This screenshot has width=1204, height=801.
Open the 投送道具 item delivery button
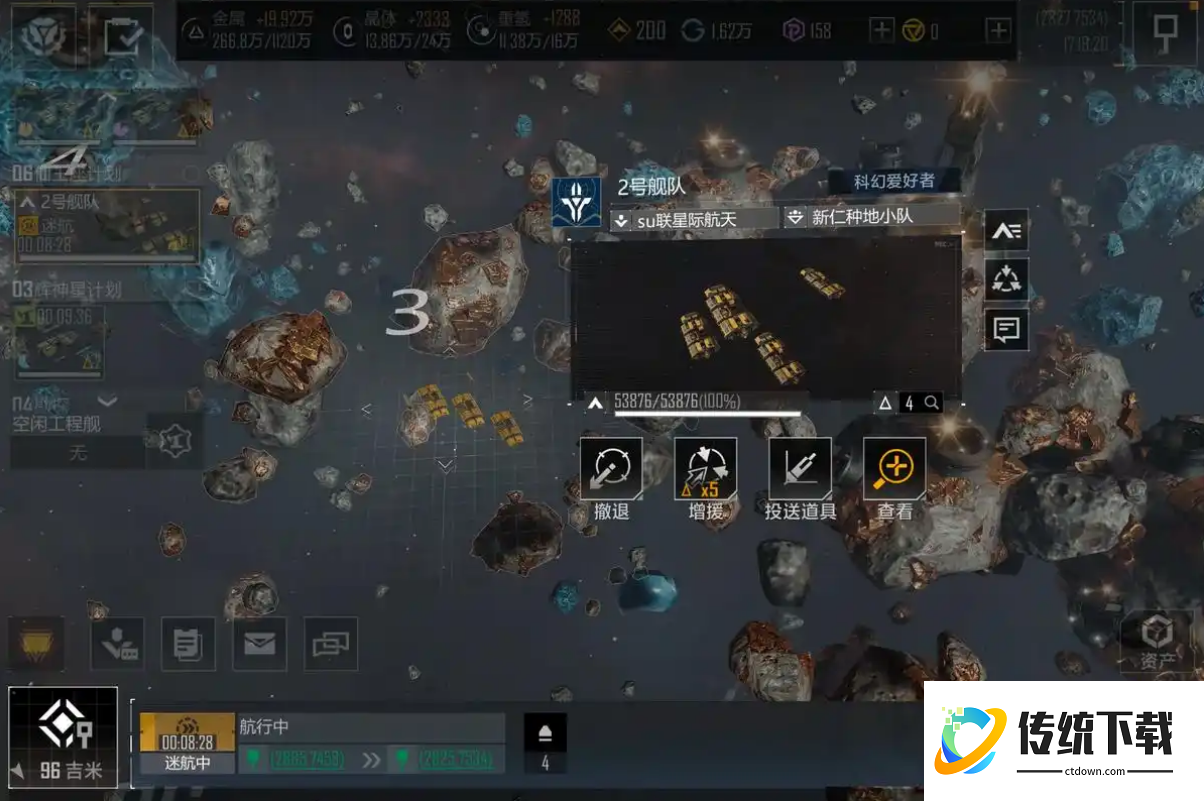click(x=800, y=469)
